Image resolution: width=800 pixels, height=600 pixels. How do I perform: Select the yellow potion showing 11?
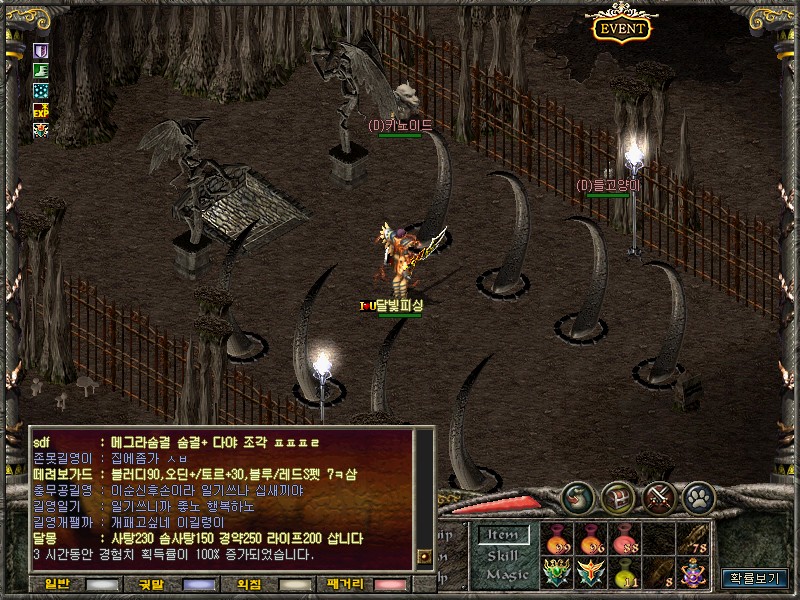626,573
